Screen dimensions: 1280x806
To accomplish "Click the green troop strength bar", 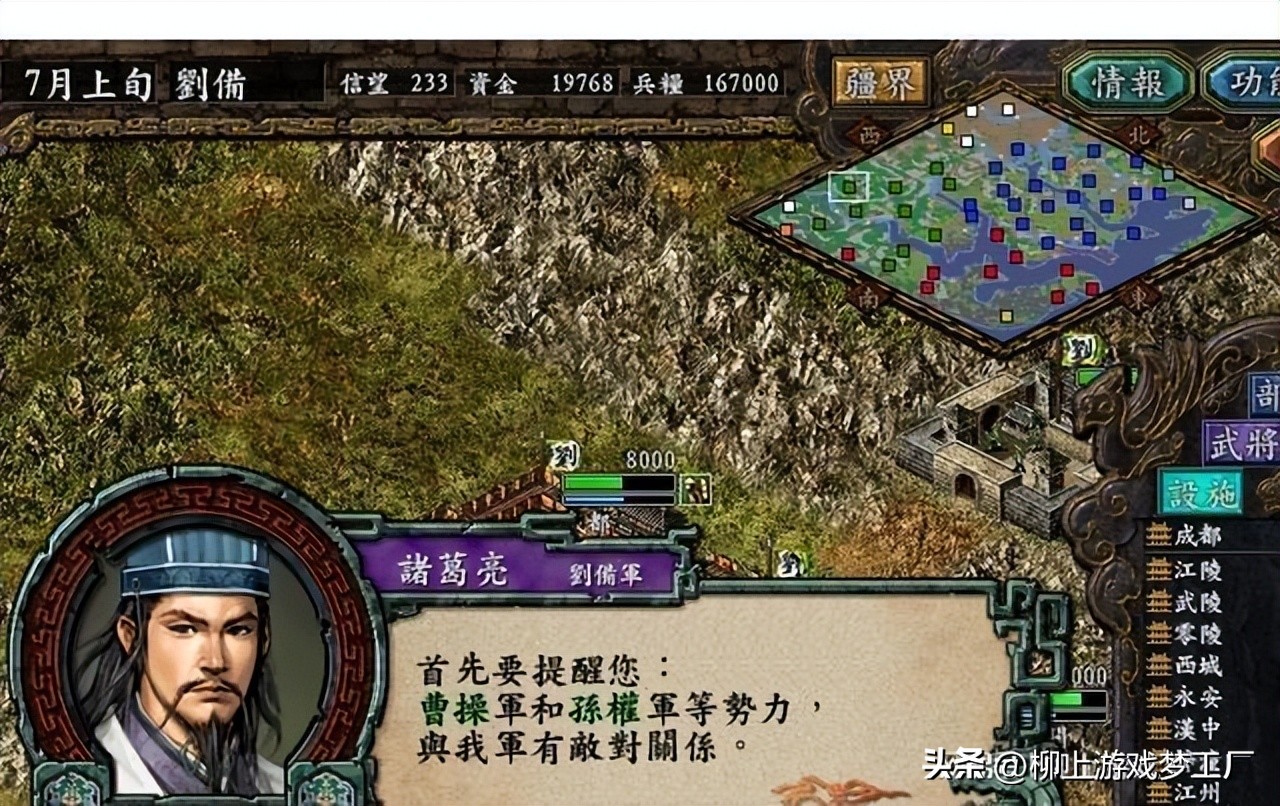I will click(592, 483).
